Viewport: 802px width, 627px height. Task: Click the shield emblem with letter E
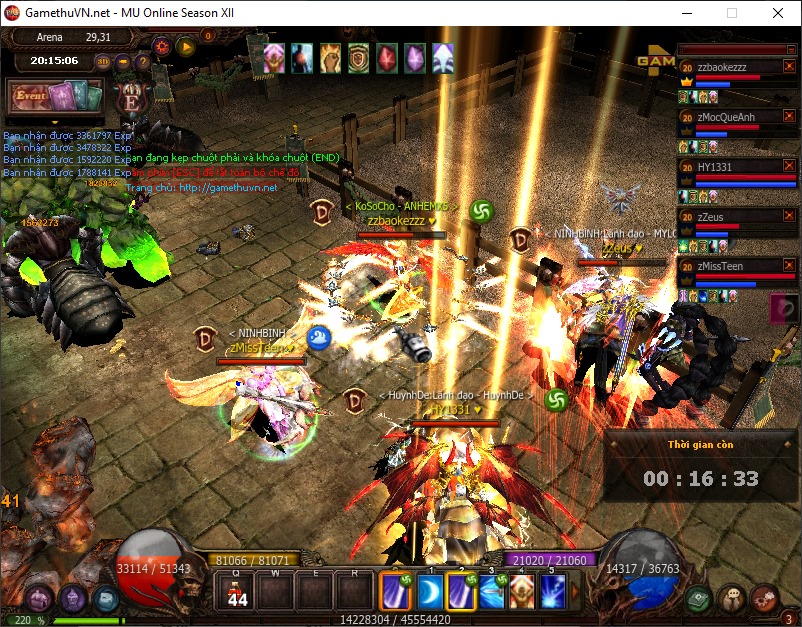(x=130, y=100)
